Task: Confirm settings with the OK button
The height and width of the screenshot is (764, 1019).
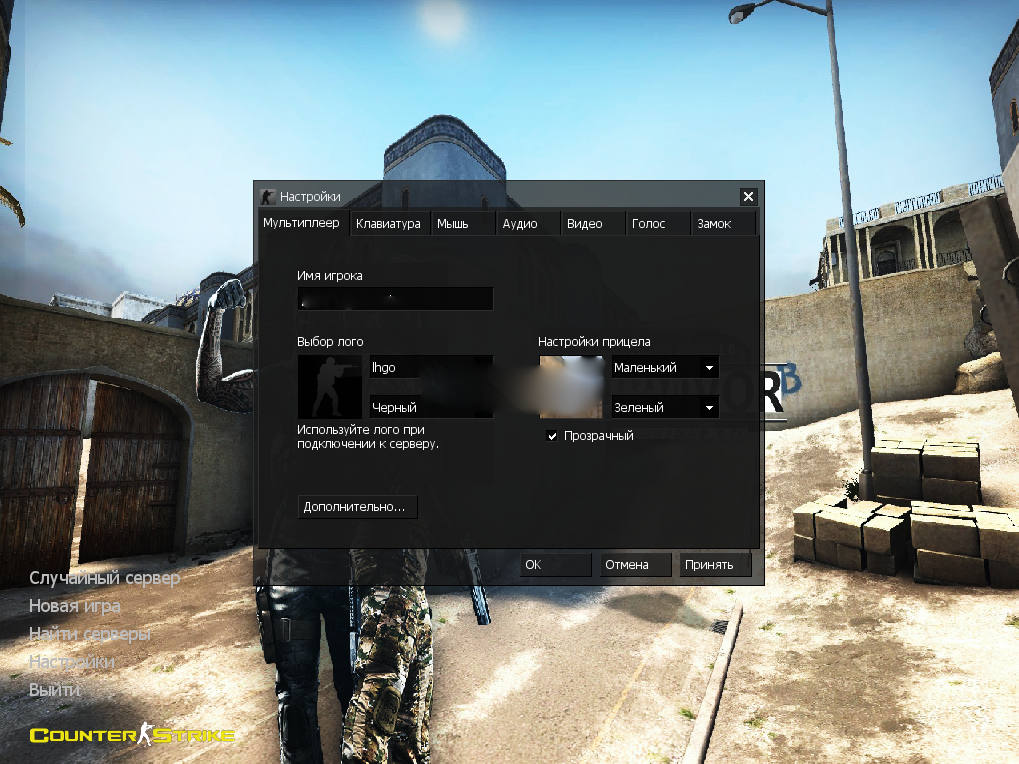Action: click(x=556, y=565)
